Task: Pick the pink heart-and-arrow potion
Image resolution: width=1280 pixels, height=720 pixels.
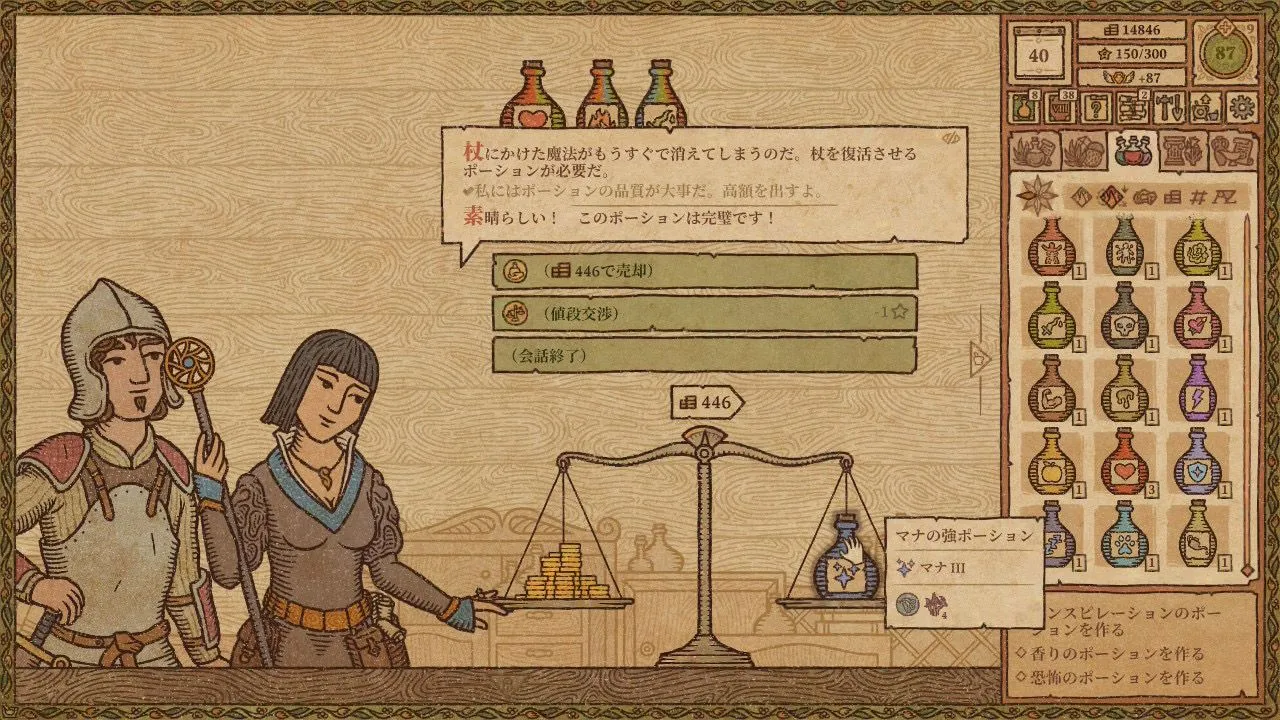Action: (x=1197, y=317)
